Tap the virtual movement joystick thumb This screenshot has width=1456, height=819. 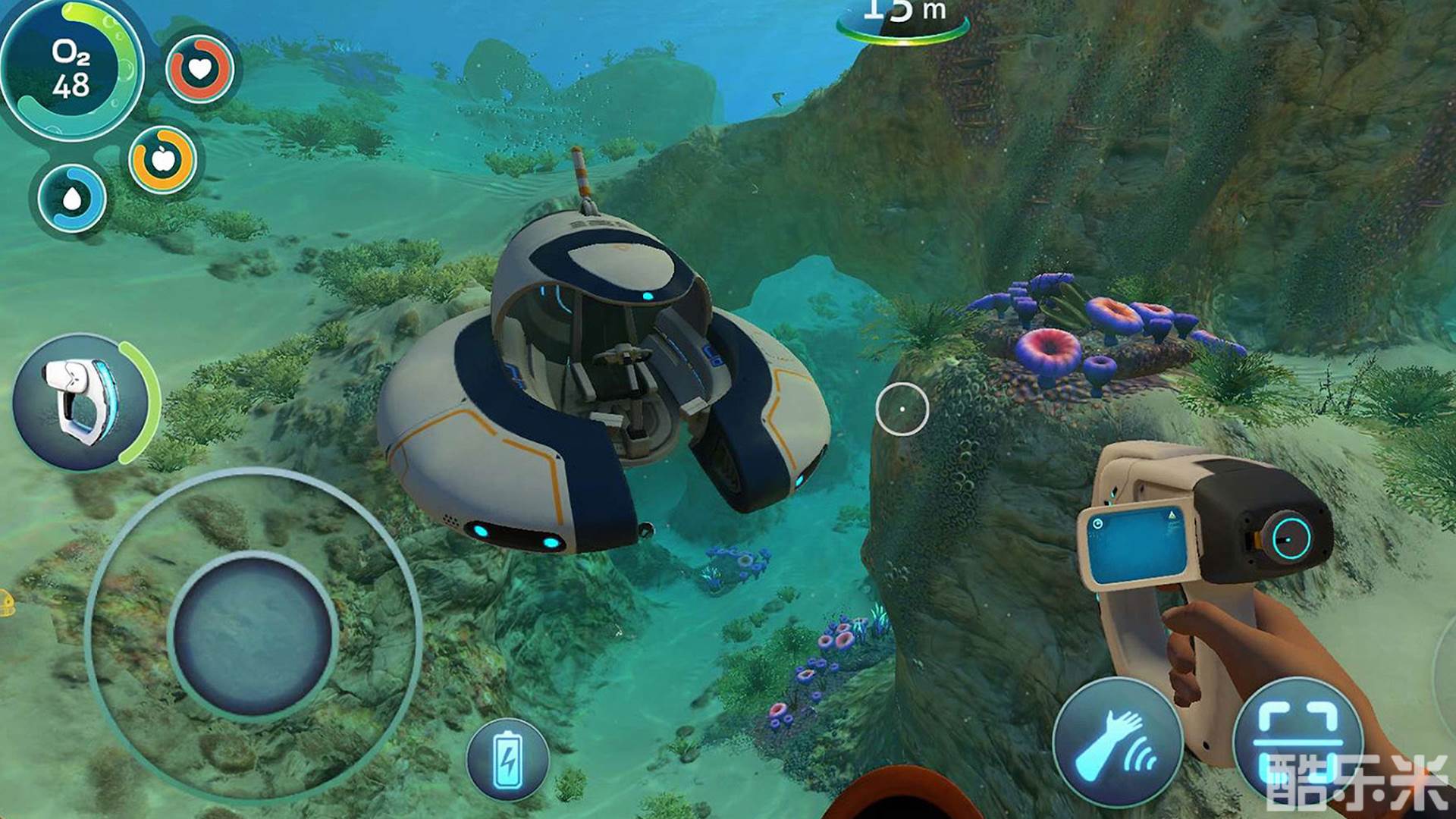pyautogui.click(x=253, y=634)
